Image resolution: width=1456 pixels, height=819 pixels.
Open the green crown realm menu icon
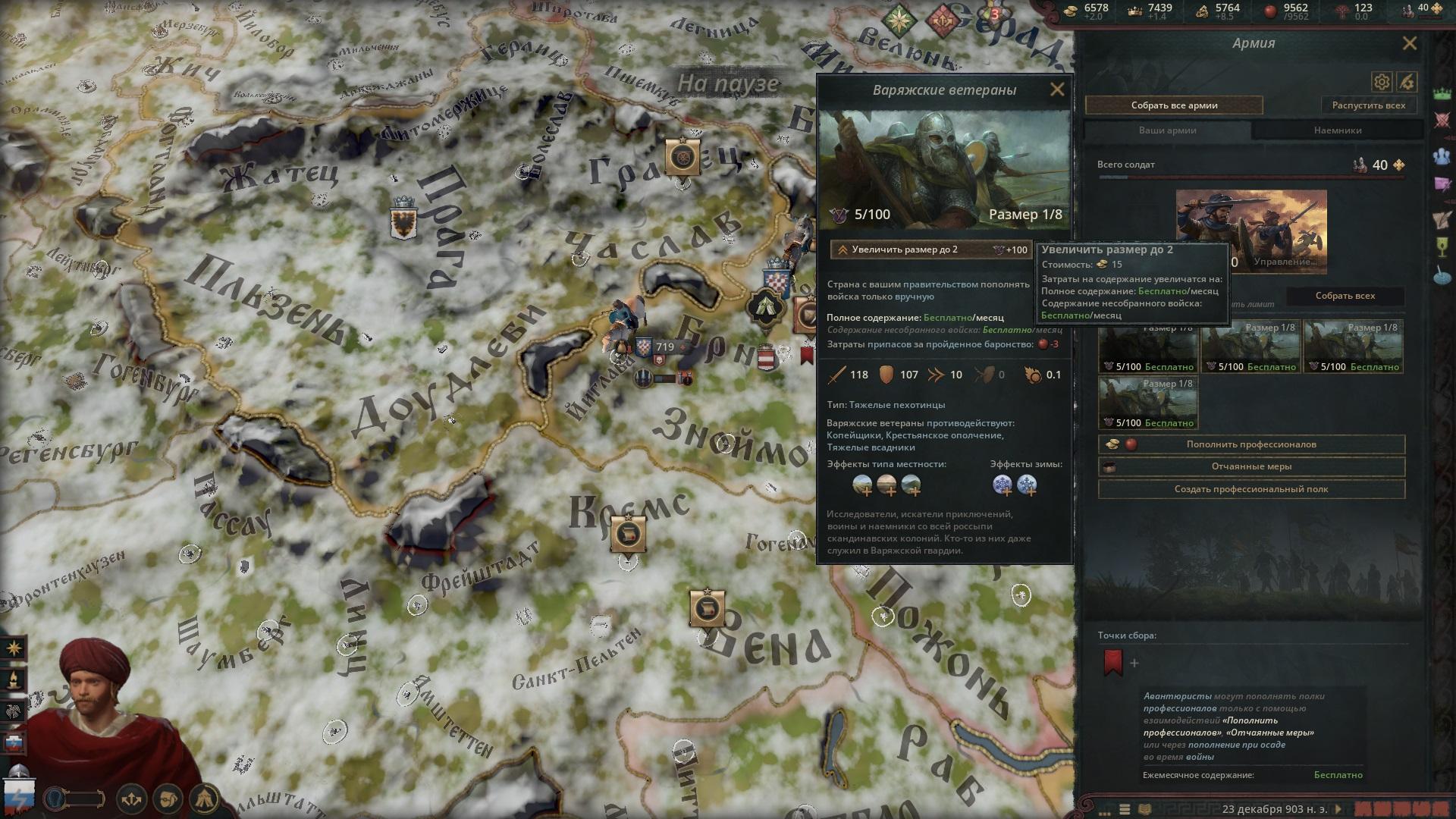(x=1441, y=94)
